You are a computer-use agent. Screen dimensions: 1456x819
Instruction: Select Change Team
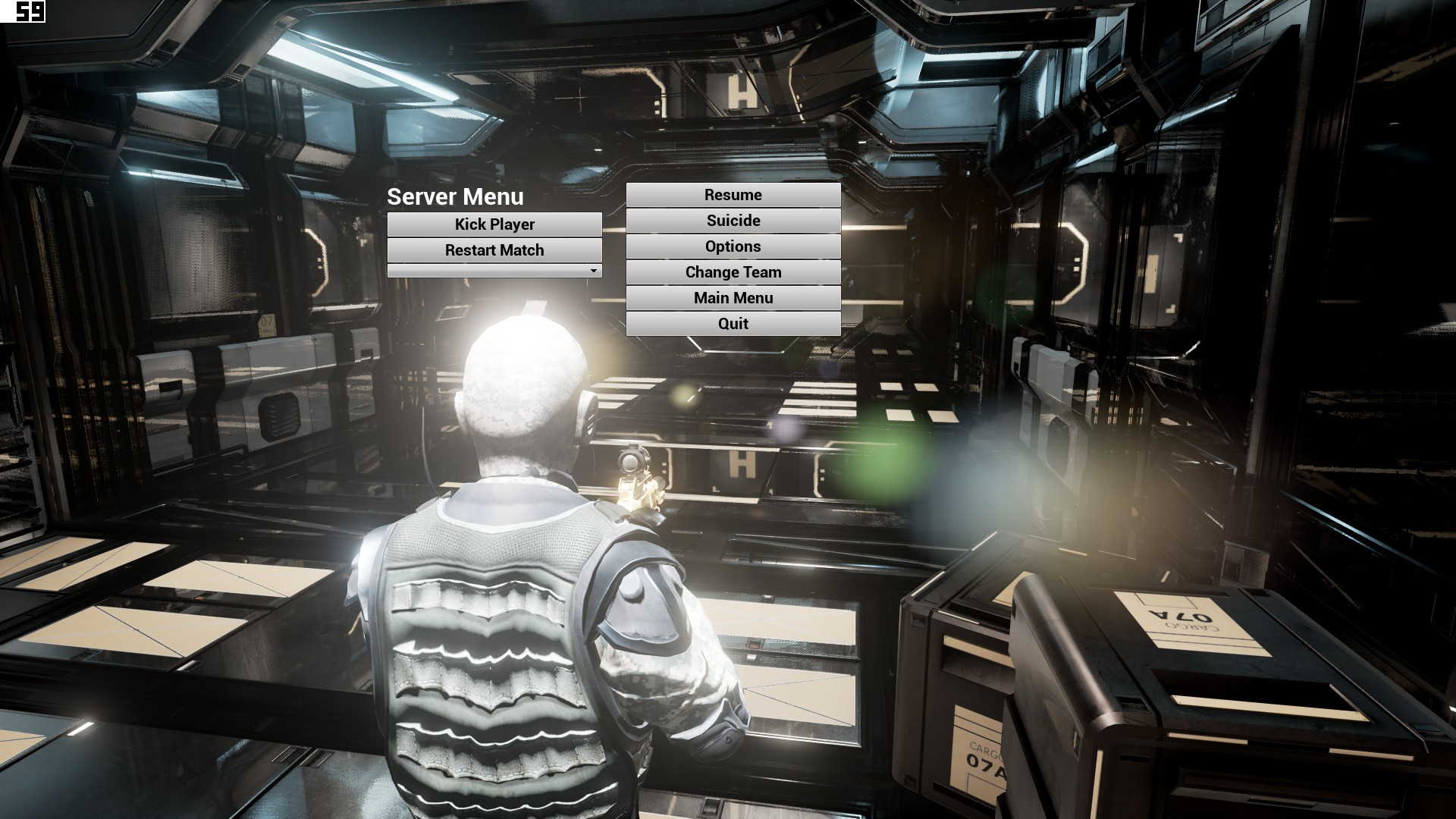pos(733,272)
